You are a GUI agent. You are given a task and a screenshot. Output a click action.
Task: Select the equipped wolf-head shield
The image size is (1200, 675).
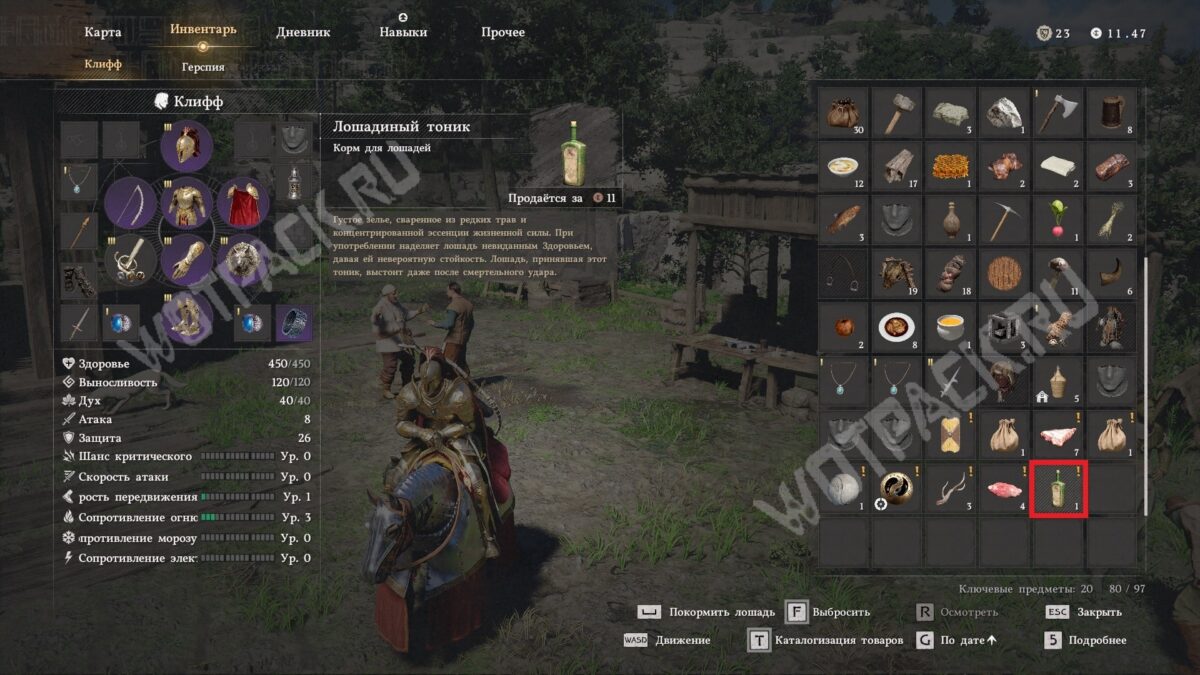241,261
